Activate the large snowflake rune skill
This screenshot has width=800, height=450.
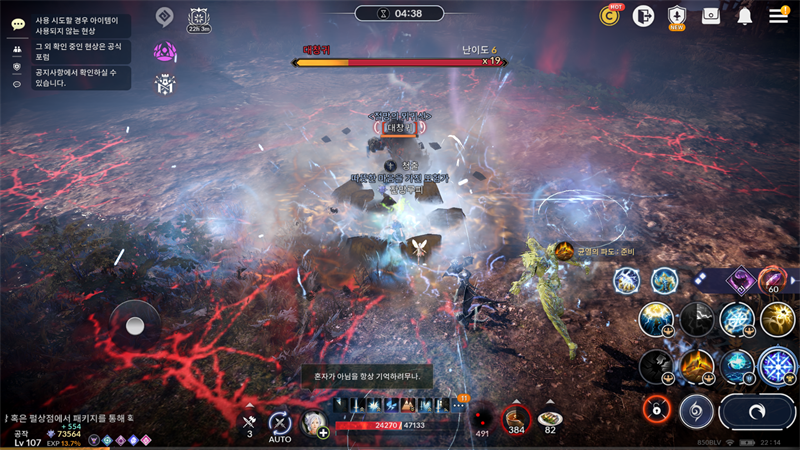[x=777, y=366]
